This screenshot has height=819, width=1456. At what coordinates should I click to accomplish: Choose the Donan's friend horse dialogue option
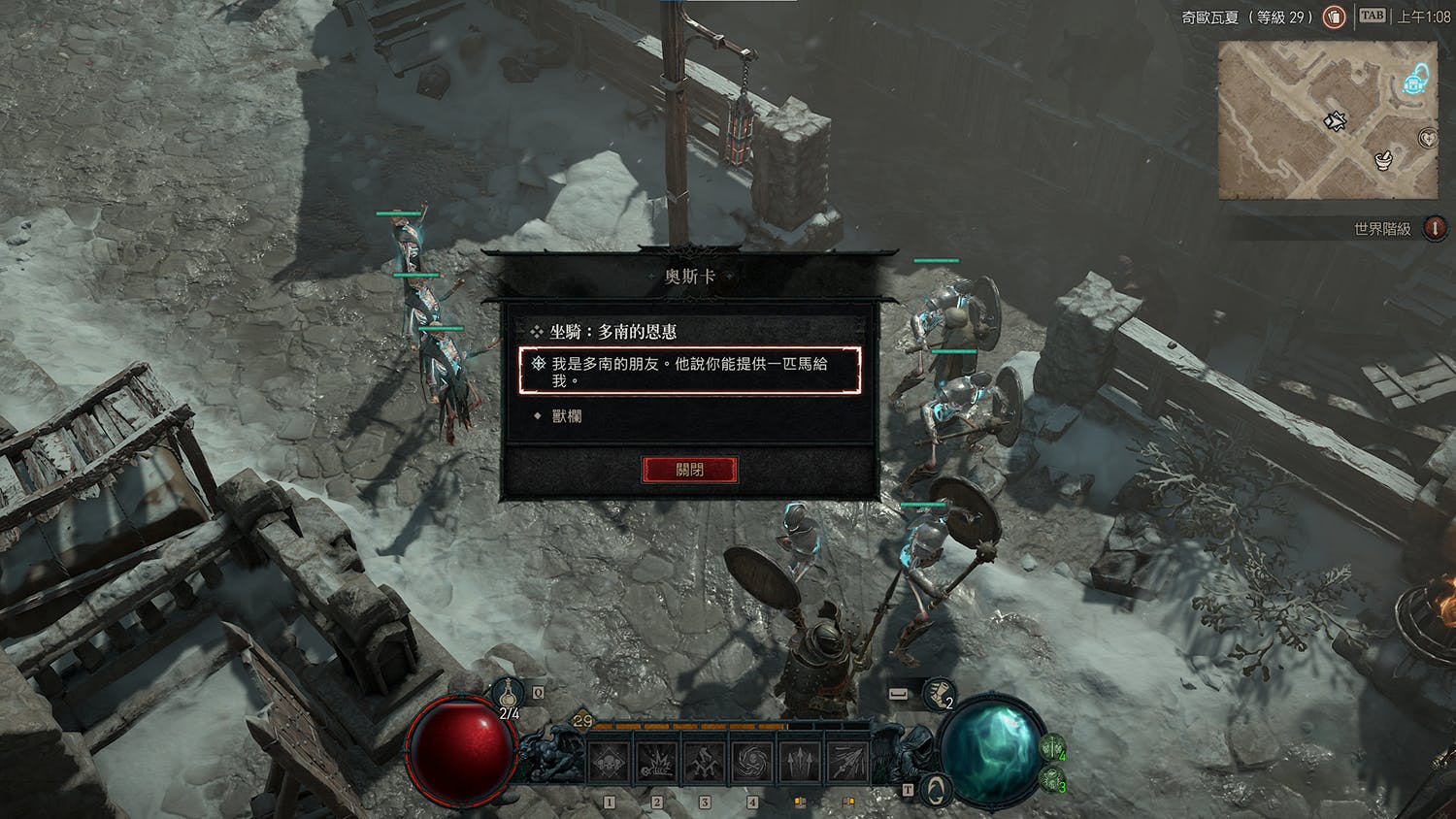pyautogui.click(x=689, y=372)
